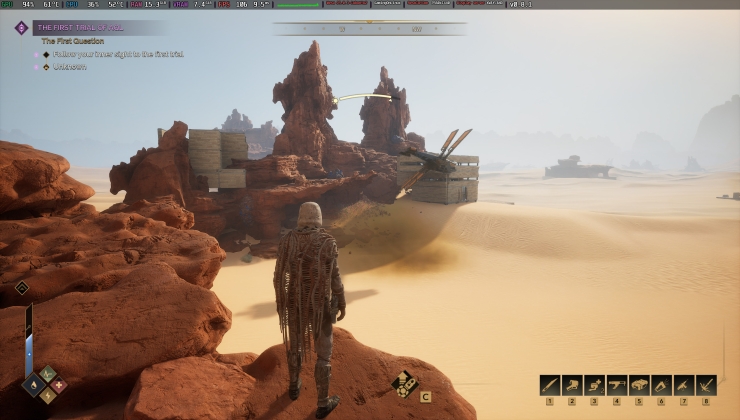
Task: Click the vehicle ability icon
Action: coord(405,384)
